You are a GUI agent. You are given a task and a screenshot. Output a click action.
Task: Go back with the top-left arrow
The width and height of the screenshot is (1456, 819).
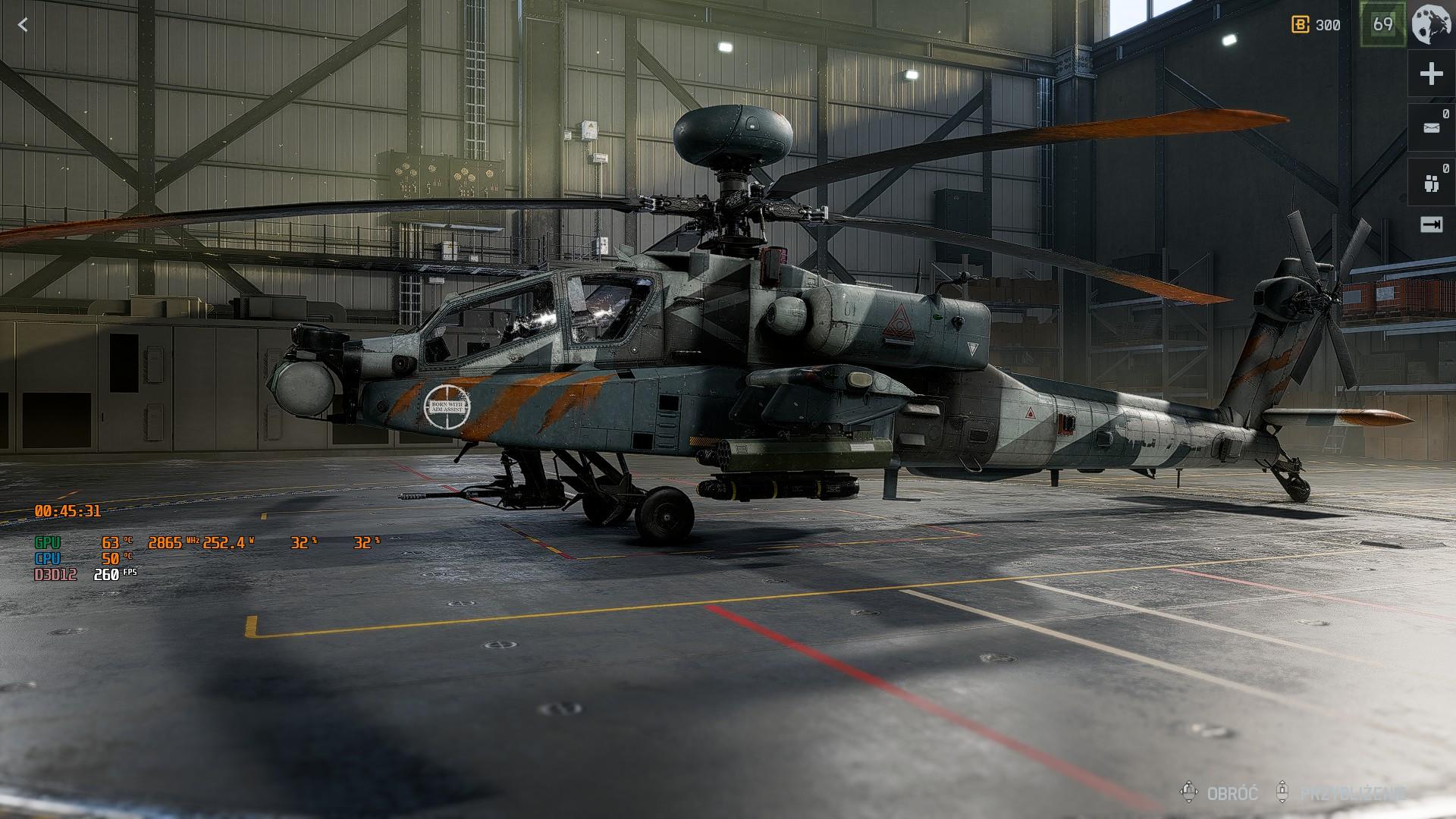click(23, 25)
